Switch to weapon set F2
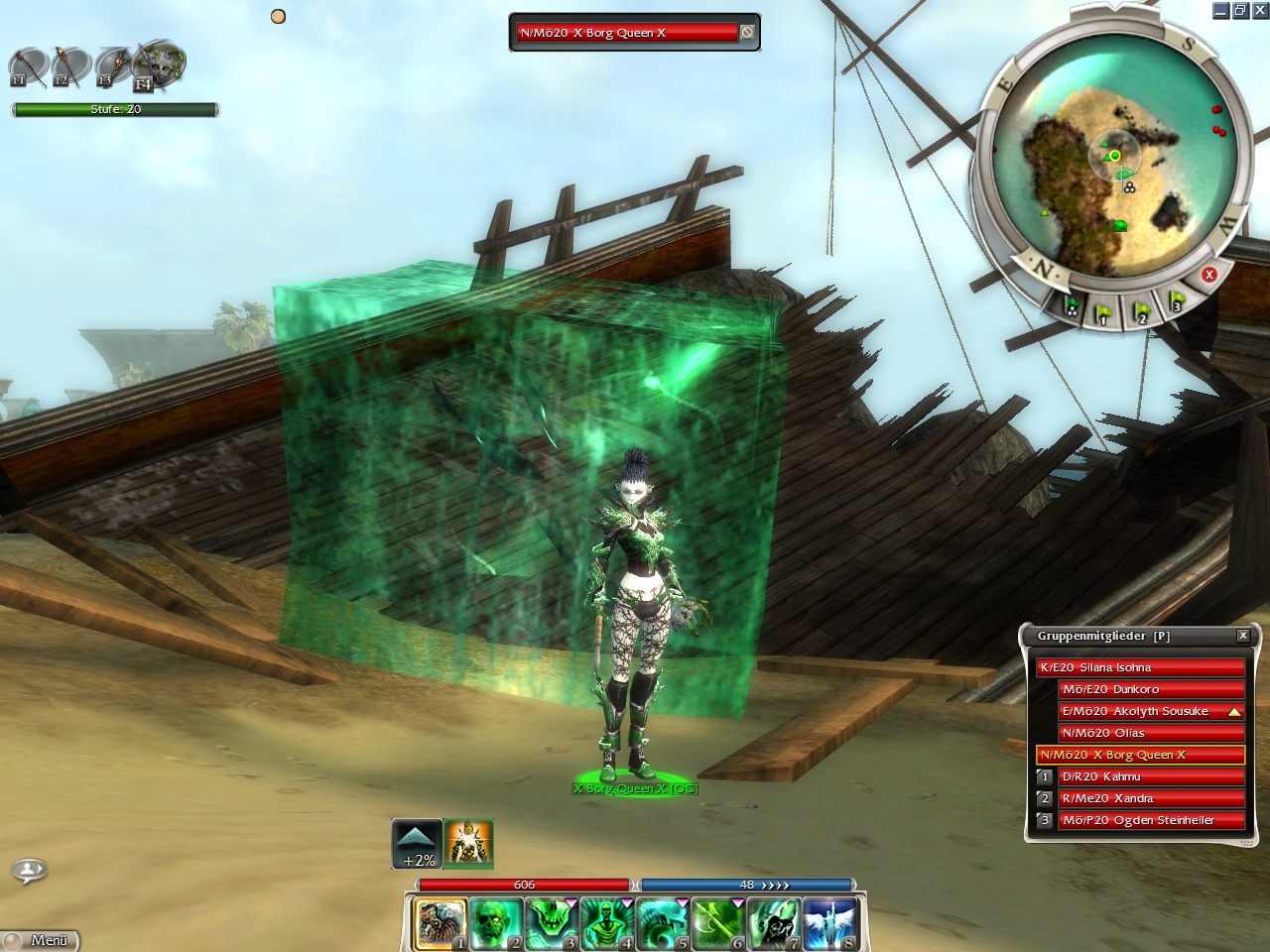 [x=70, y=67]
